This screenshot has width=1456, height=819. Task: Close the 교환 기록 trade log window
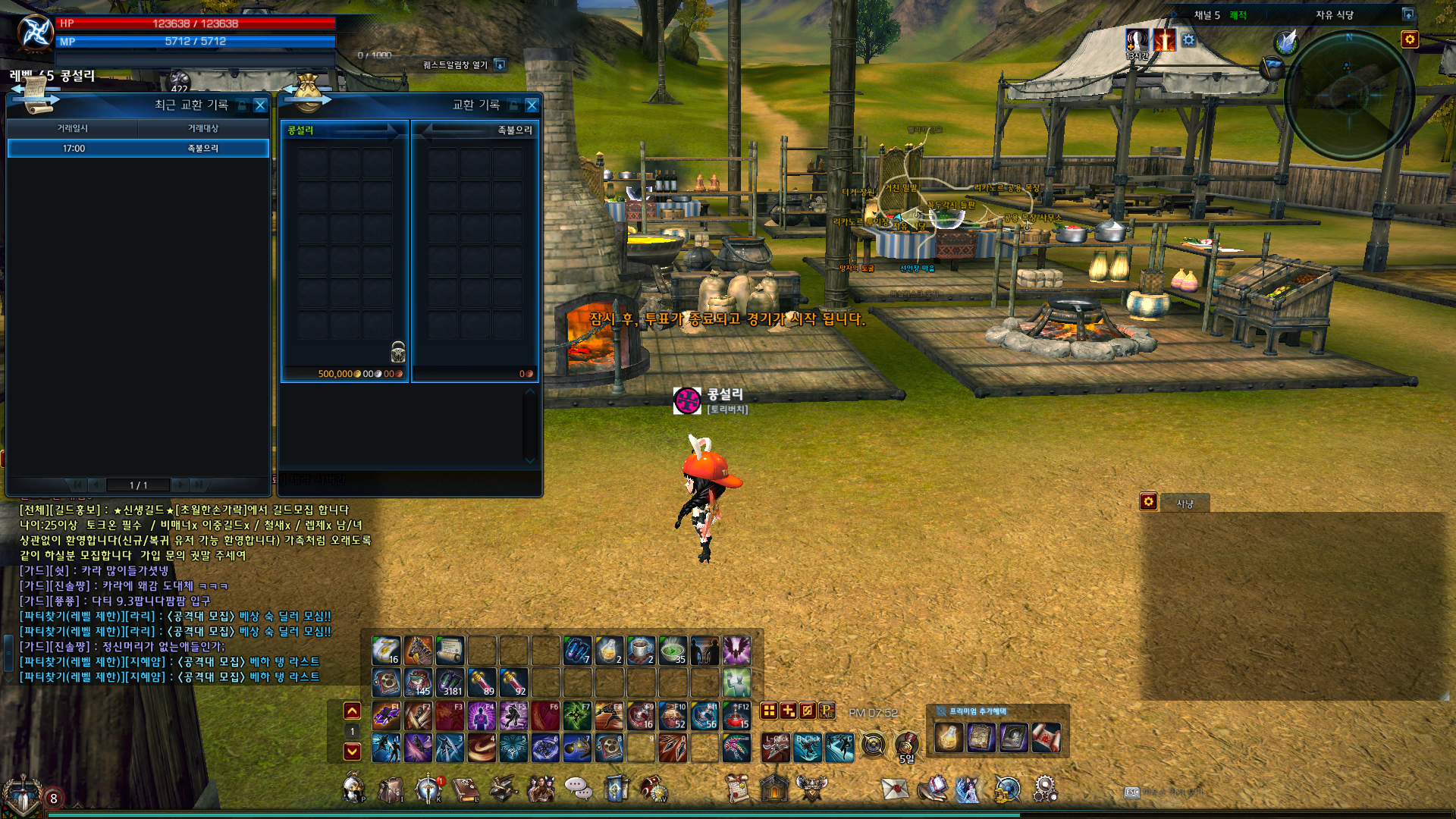pyautogui.click(x=532, y=105)
